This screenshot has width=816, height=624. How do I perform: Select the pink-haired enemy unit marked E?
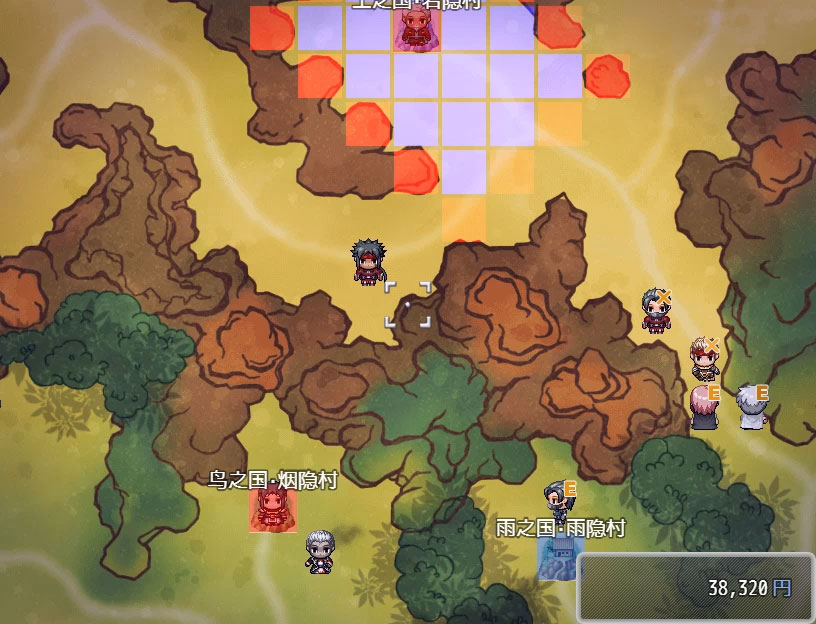[704, 407]
